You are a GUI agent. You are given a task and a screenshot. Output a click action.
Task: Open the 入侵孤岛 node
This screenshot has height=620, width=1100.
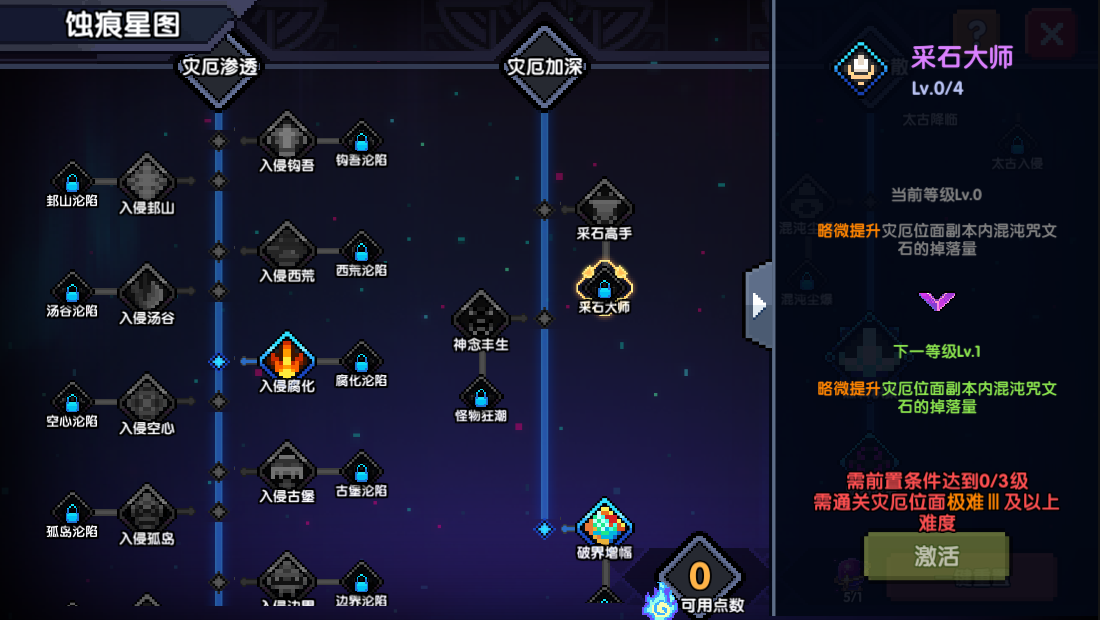pyautogui.click(x=147, y=512)
